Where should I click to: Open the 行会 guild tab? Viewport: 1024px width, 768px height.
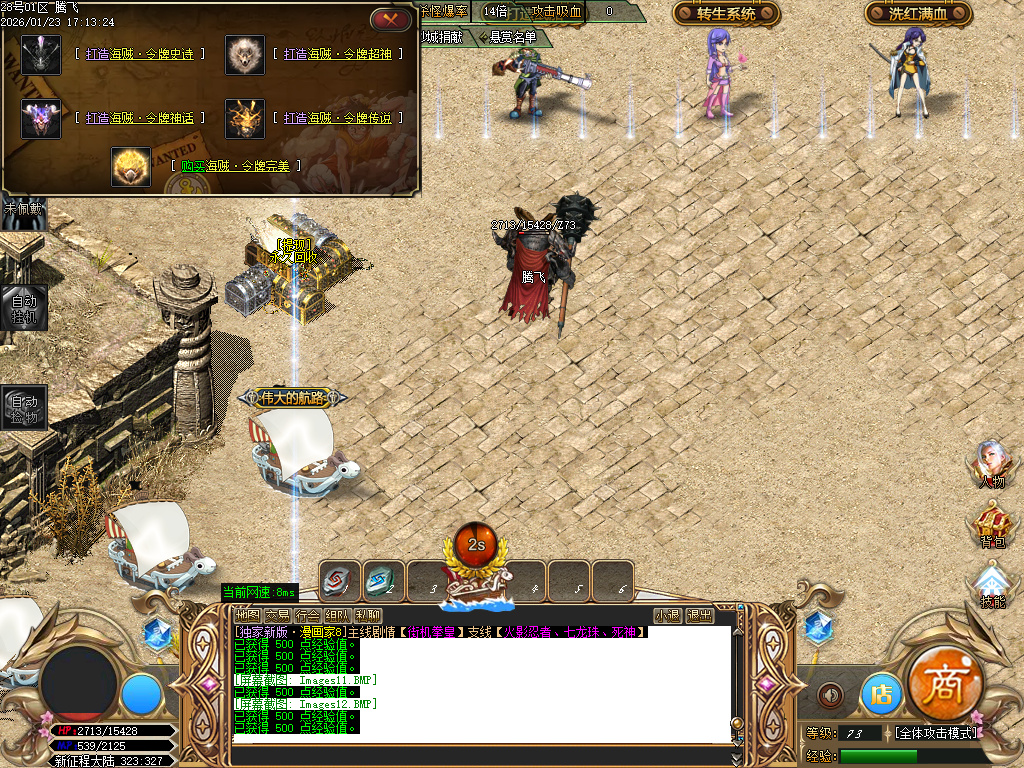(x=307, y=615)
